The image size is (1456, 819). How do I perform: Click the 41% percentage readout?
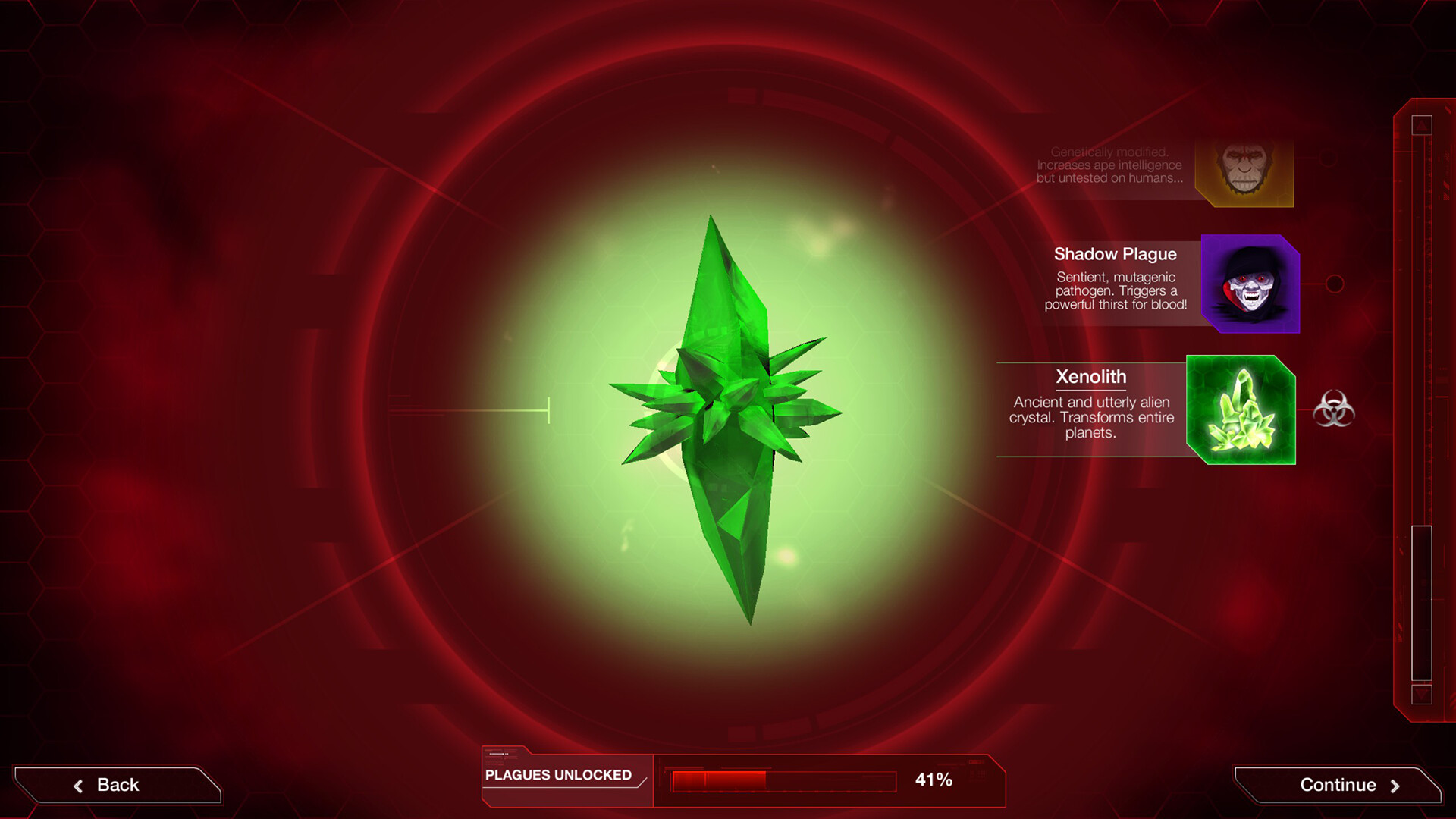click(x=934, y=778)
